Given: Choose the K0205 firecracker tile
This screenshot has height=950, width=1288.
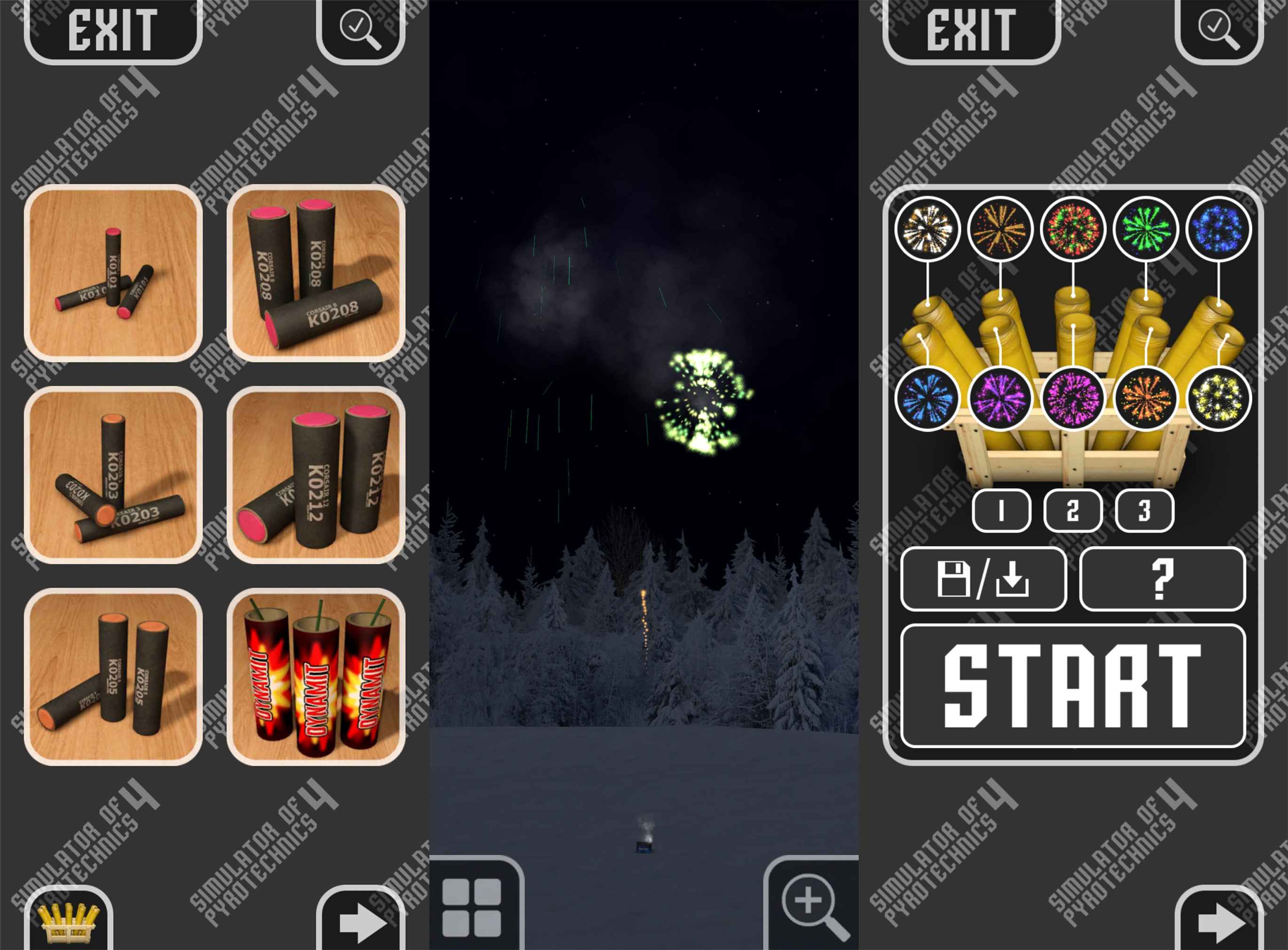Looking at the screenshot, I should (113, 677).
